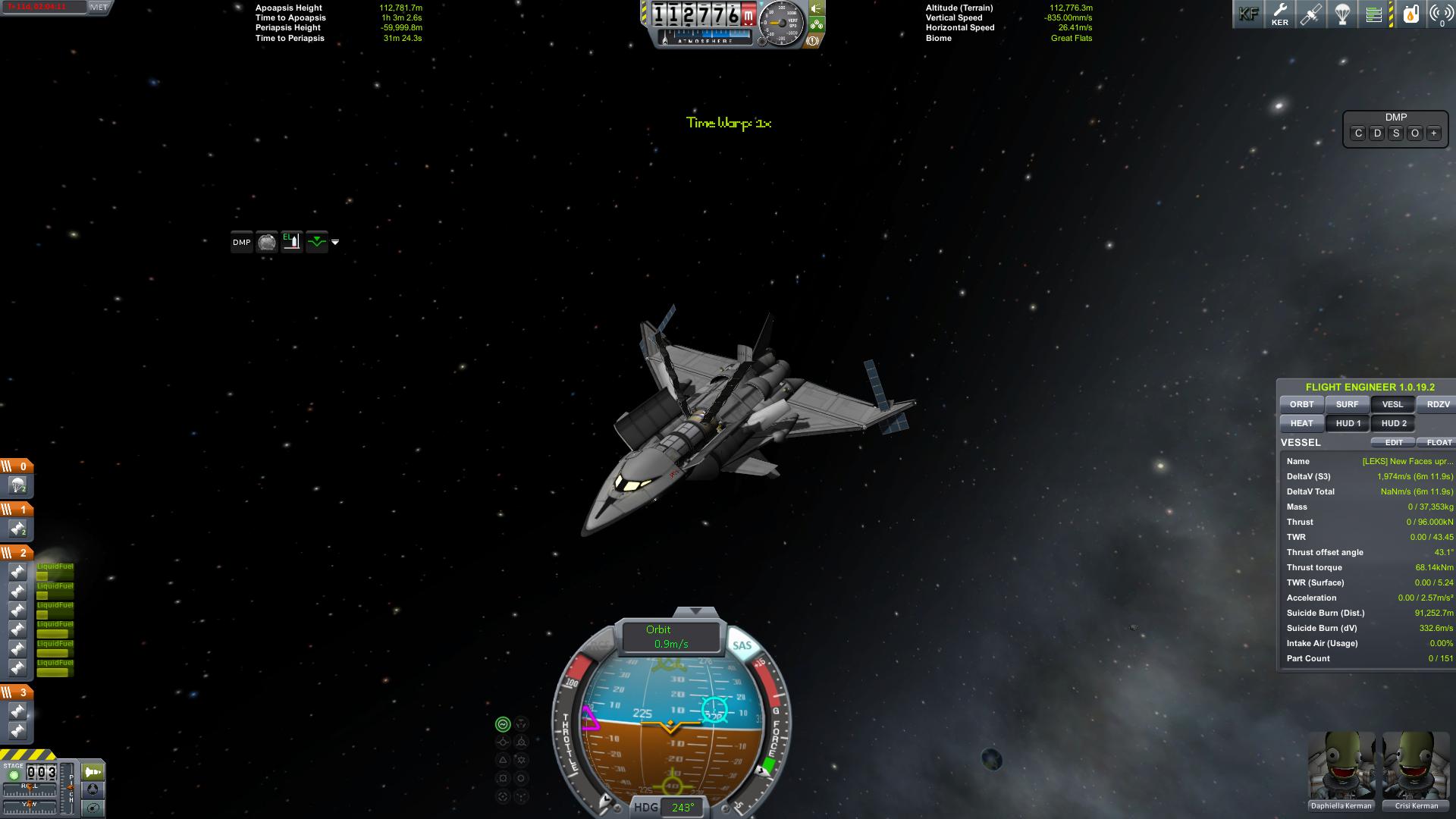Open the satellite toolbar icon
This screenshot has height=819, width=1456.
(1310, 14)
